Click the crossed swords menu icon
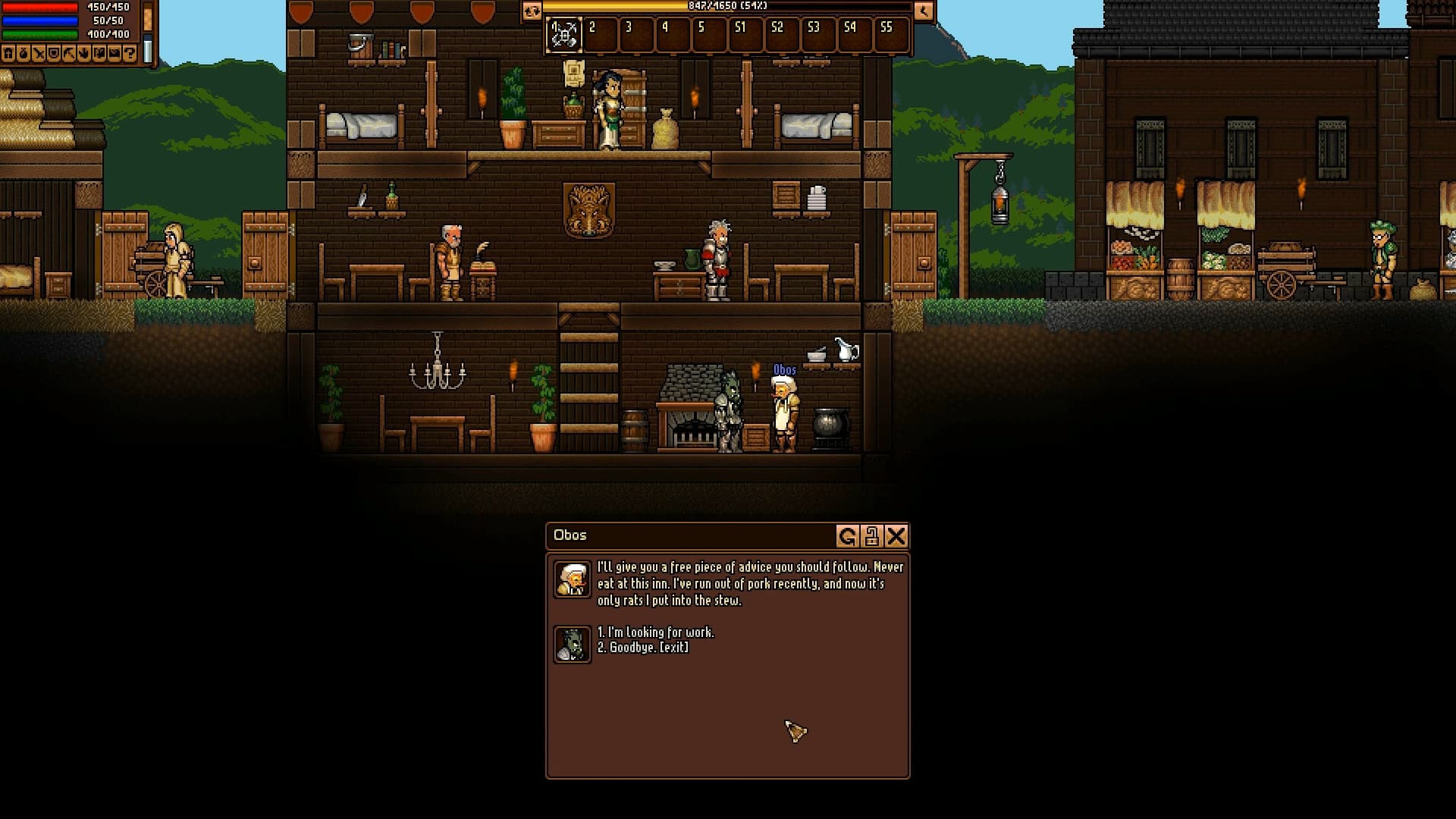 pyautogui.click(x=39, y=54)
